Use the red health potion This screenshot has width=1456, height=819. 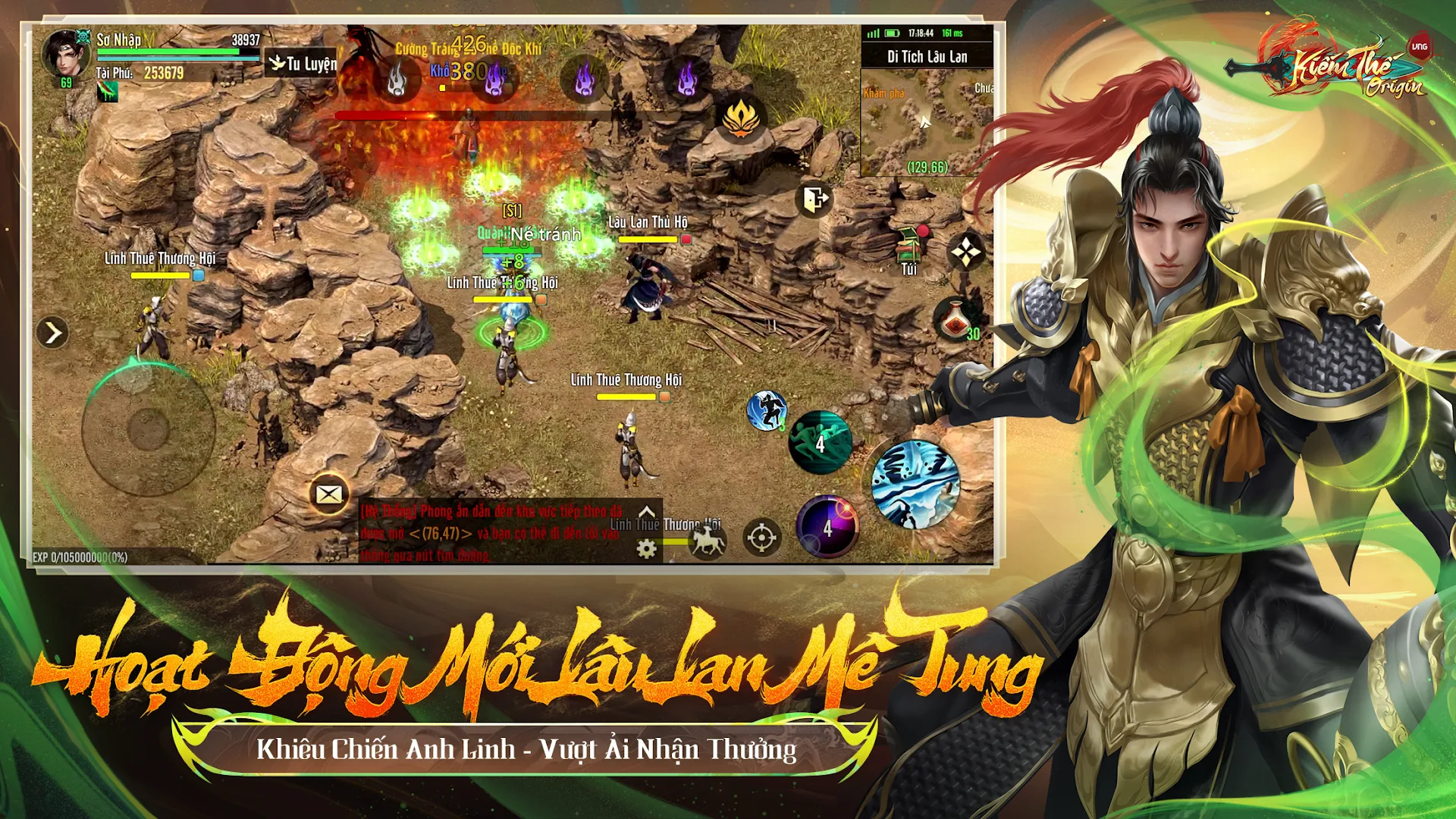tap(956, 319)
